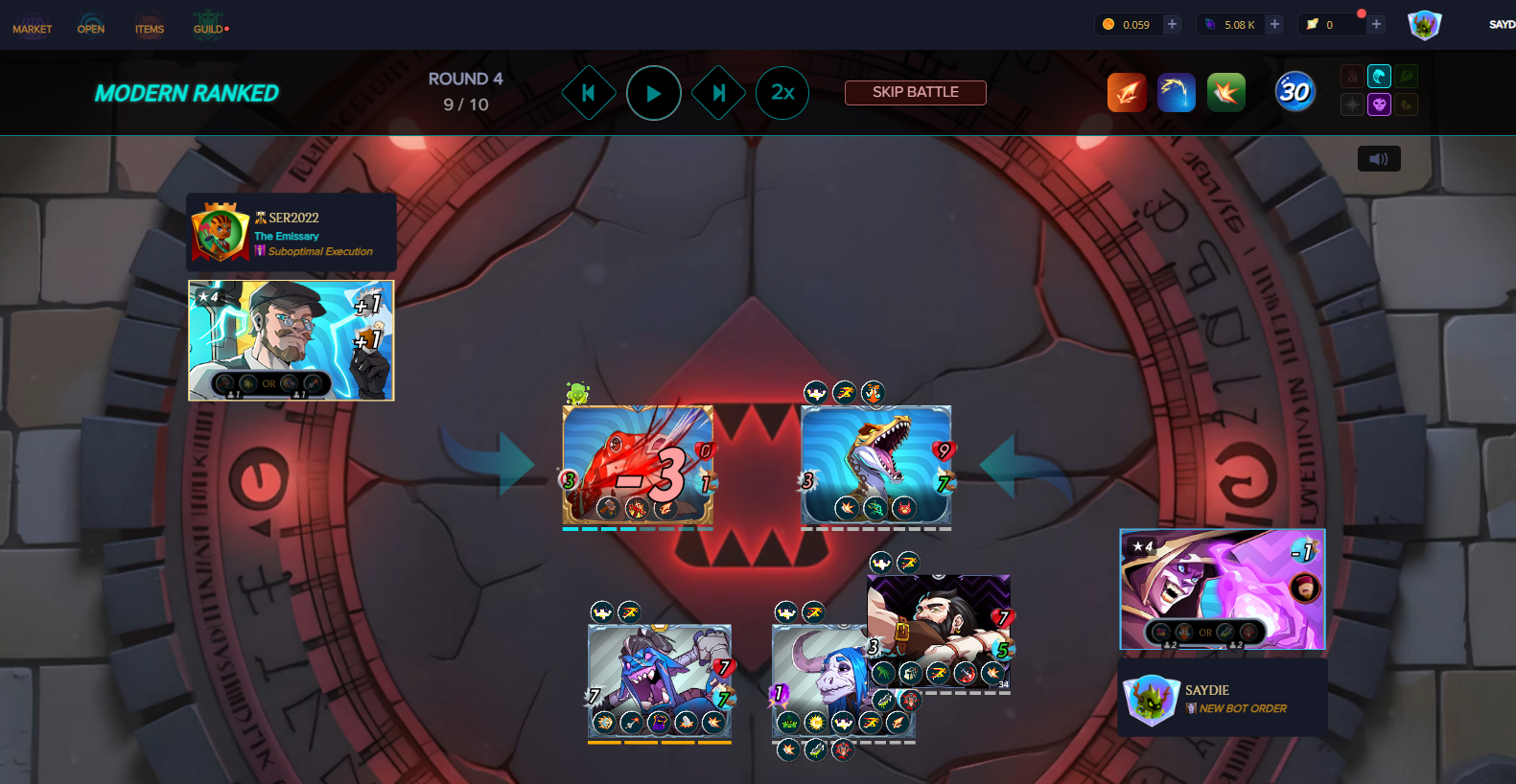Select SAYDIE's purple summoner card
This screenshot has height=784, width=1516.
click(1223, 589)
